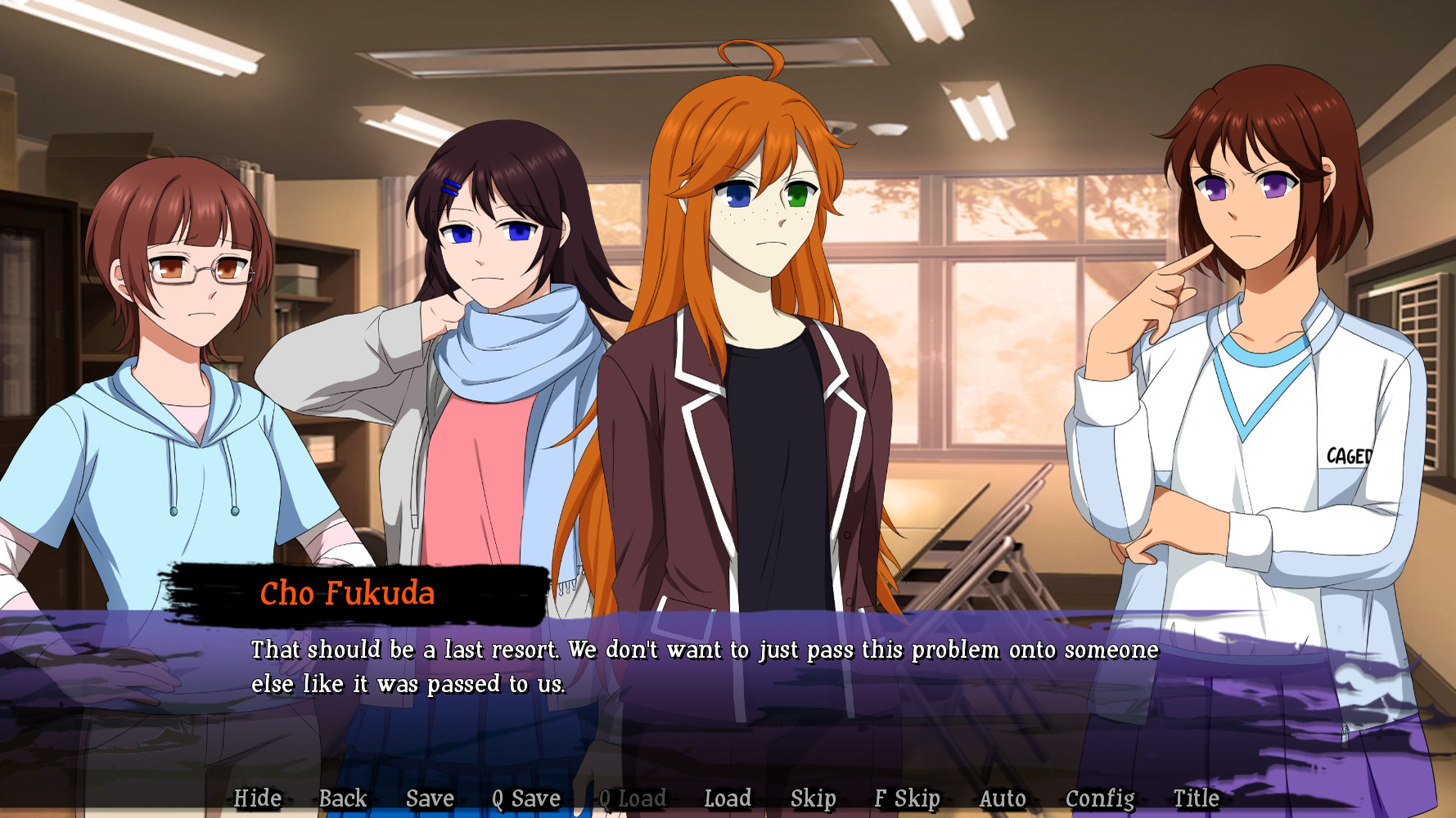Image resolution: width=1456 pixels, height=818 pixels.
Task: Turn on Auto-advance reading mode
Action: point(1003,798)
